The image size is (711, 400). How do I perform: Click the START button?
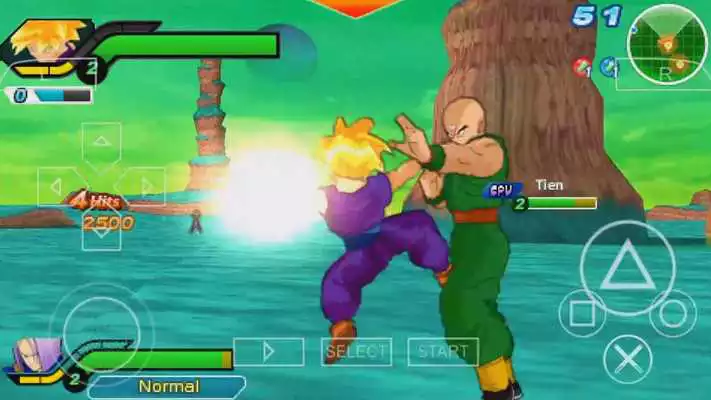coord(443,351)
